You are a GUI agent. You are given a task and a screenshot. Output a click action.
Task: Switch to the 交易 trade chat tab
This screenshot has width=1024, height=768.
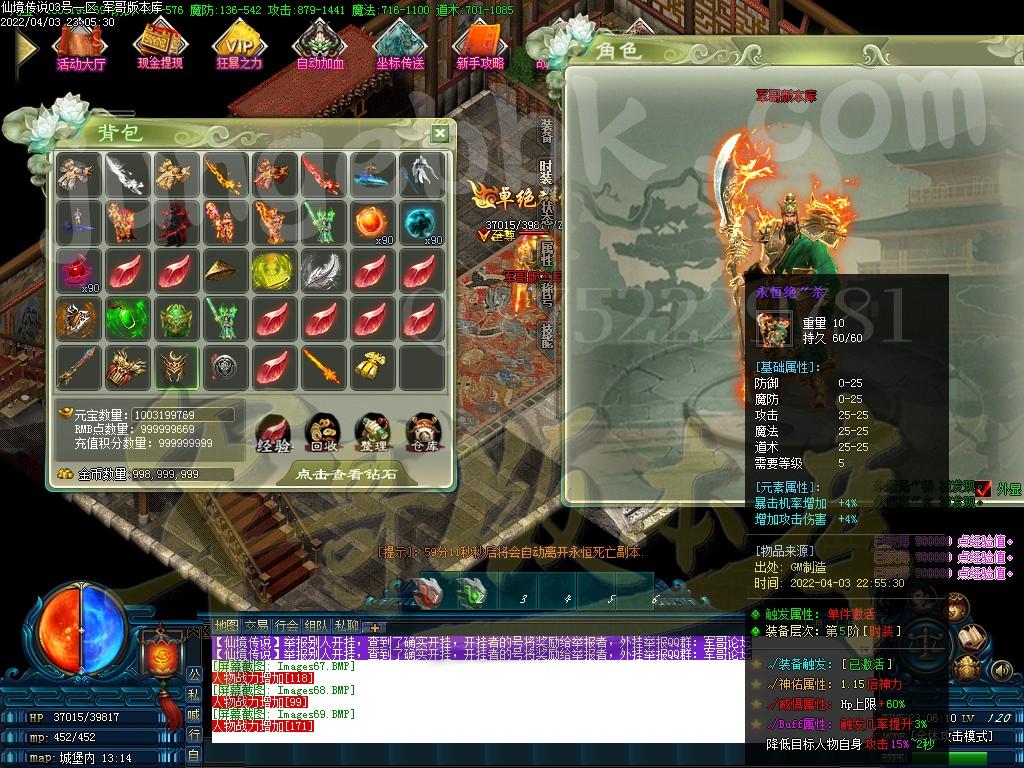[x=256, y=626]
